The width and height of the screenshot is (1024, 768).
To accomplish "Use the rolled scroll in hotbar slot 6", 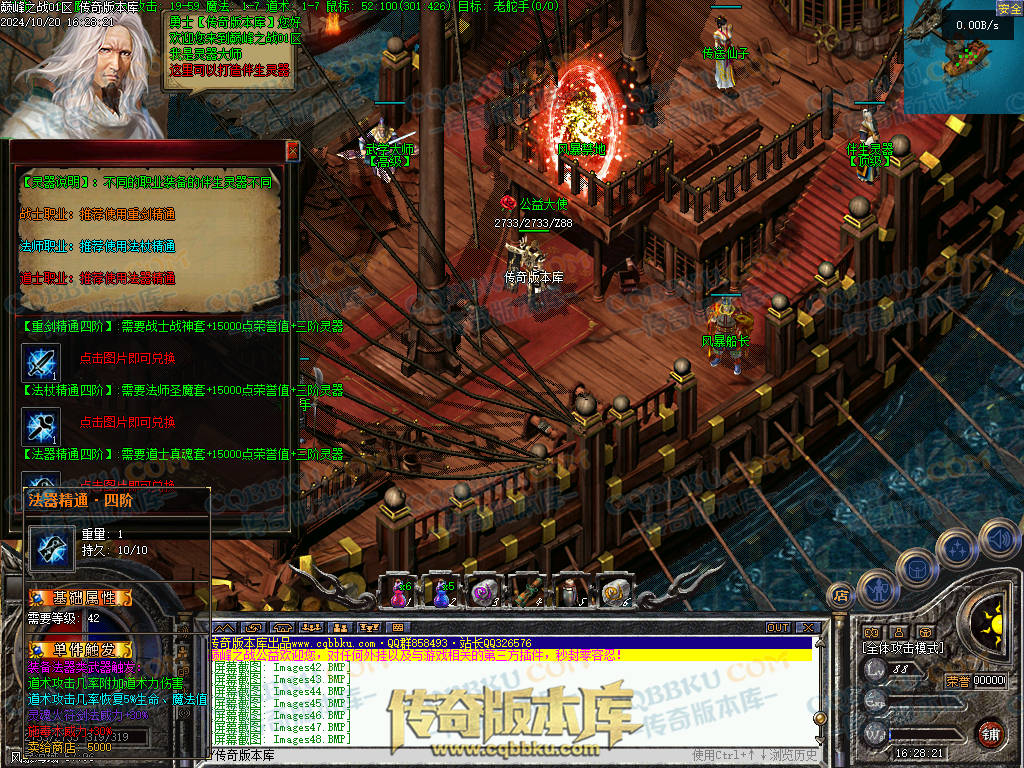I will click(614, 591).
